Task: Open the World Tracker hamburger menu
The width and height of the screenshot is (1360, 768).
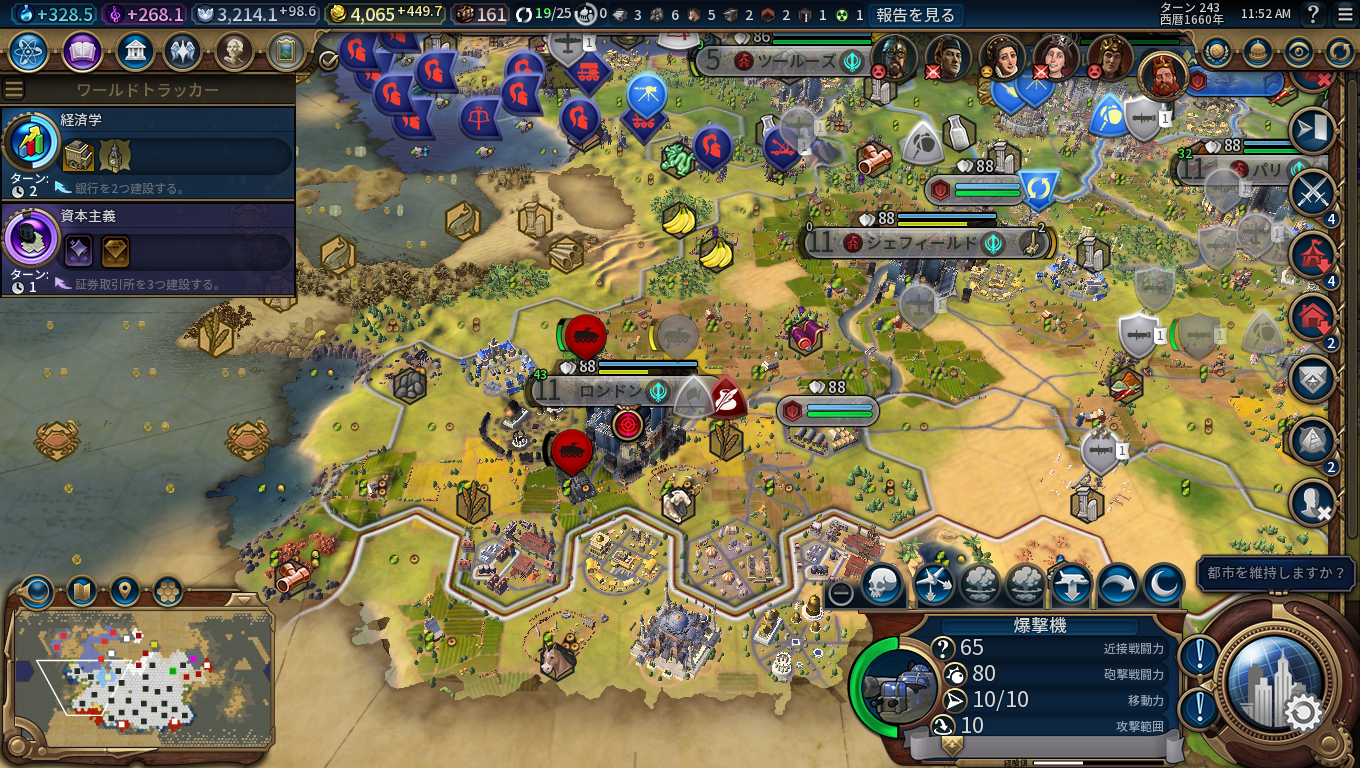Action: point(13,89)
